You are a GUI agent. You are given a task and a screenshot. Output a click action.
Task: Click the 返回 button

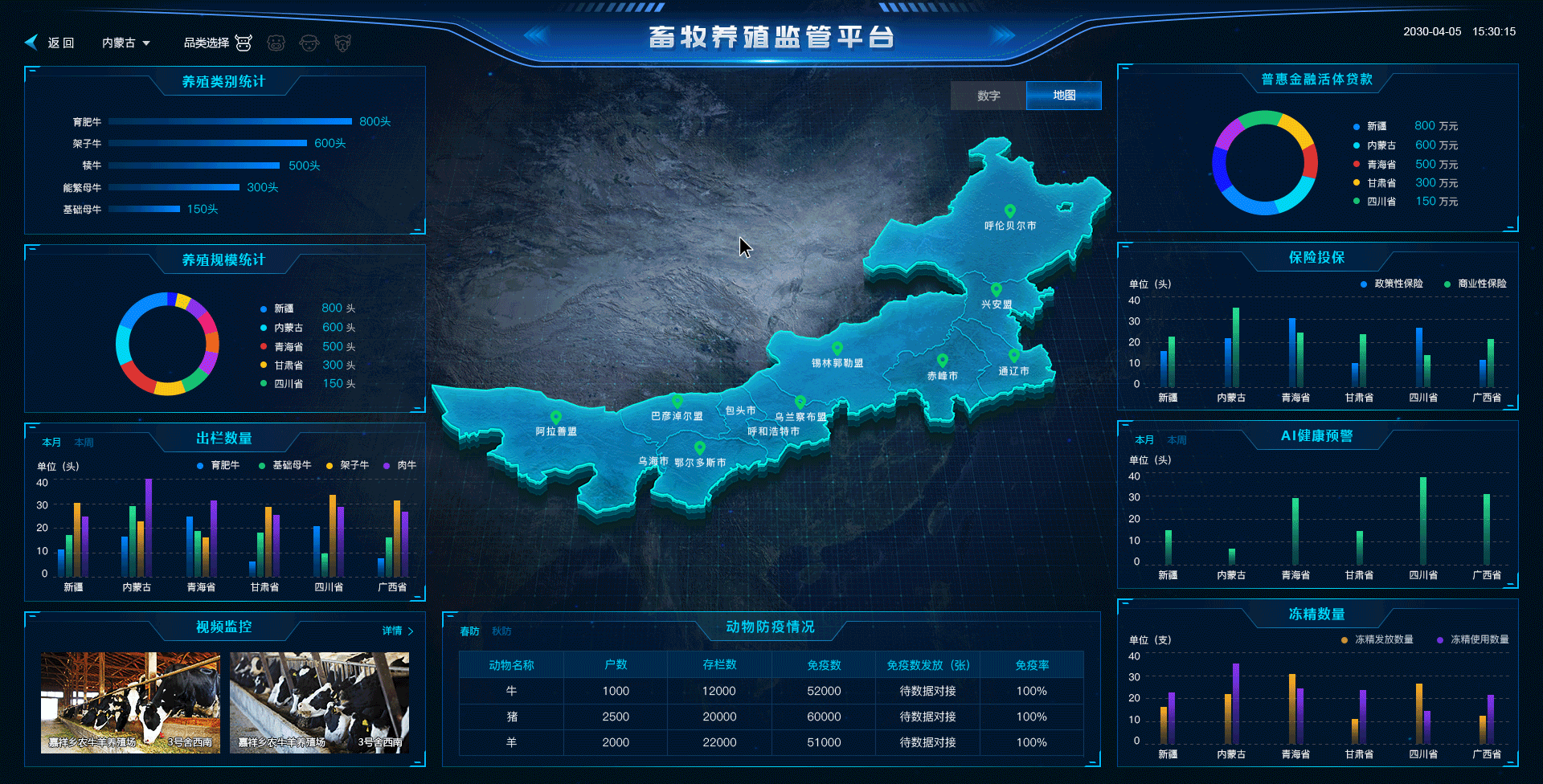click(x=60, y=42)
